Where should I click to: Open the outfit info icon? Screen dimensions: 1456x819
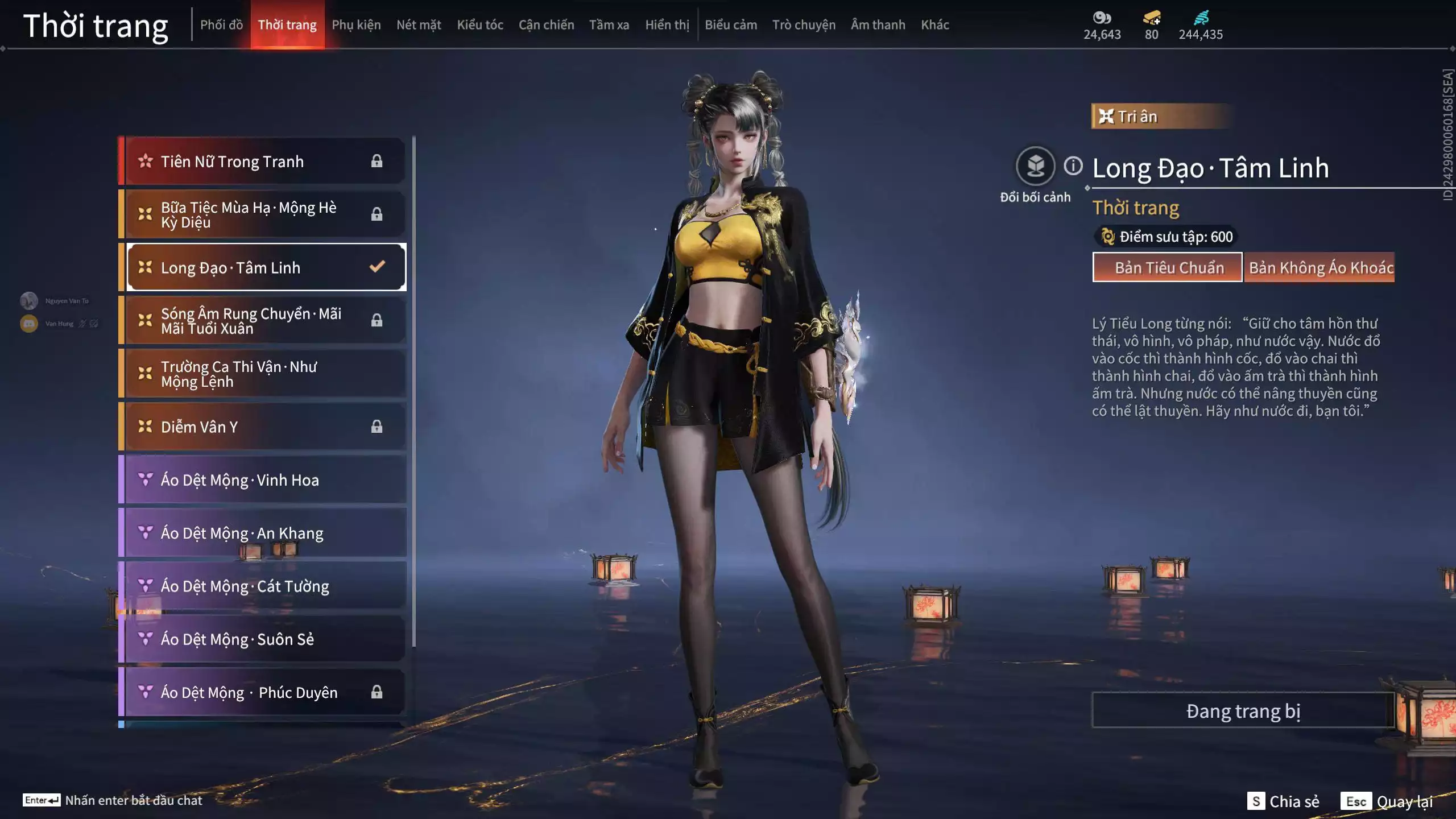coord(1073,166)
